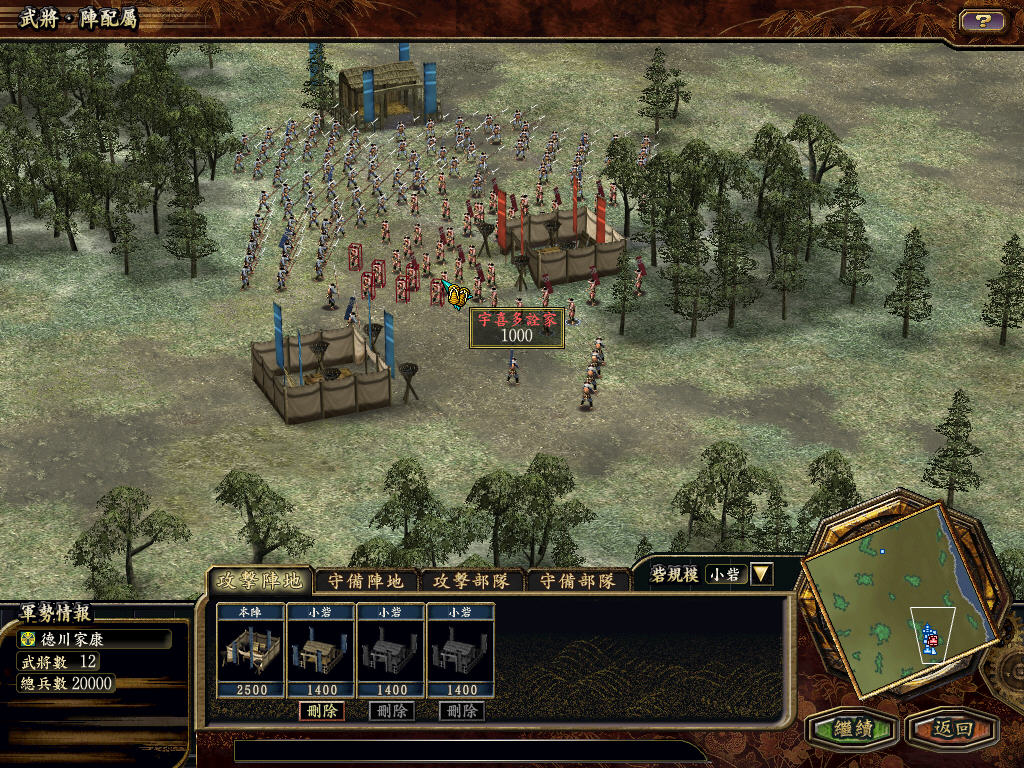Select the 本陣 camp card

[x=250, y=651]
